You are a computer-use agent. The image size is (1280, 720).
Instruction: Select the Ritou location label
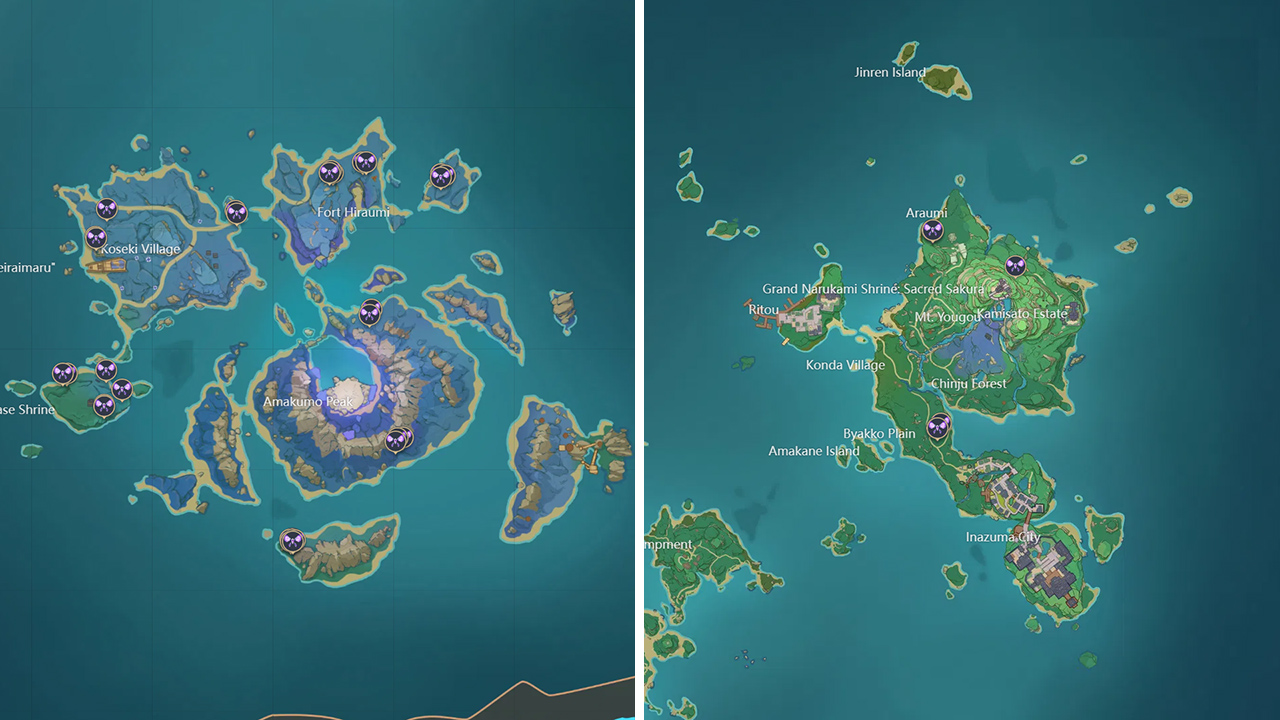pyautogui.click(x=763, y=310)
